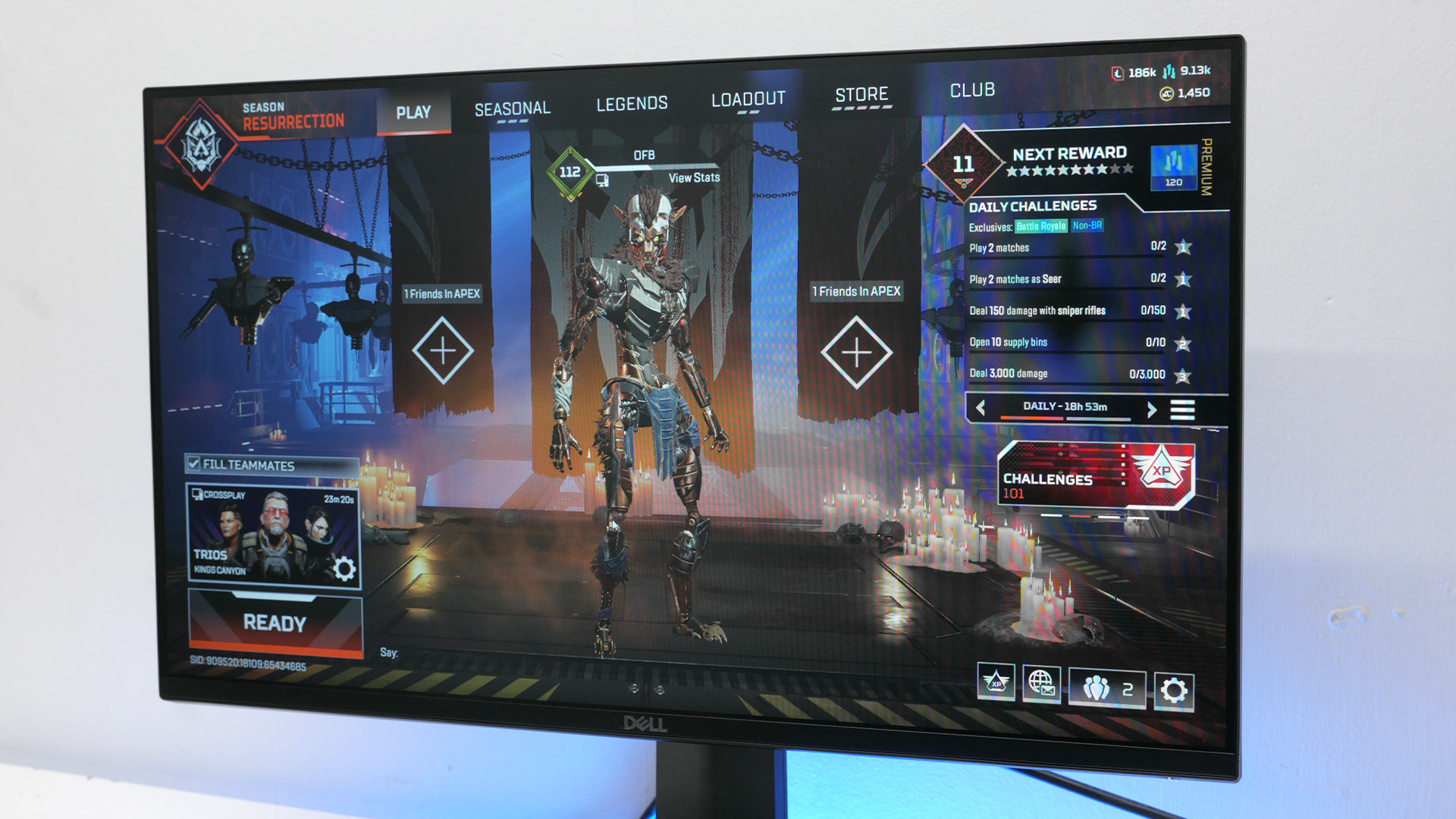Image resolution: width=1456 pixels, height=819 pixels.
Task: Click the Apex Coins balance icon
Action: 1168,95
